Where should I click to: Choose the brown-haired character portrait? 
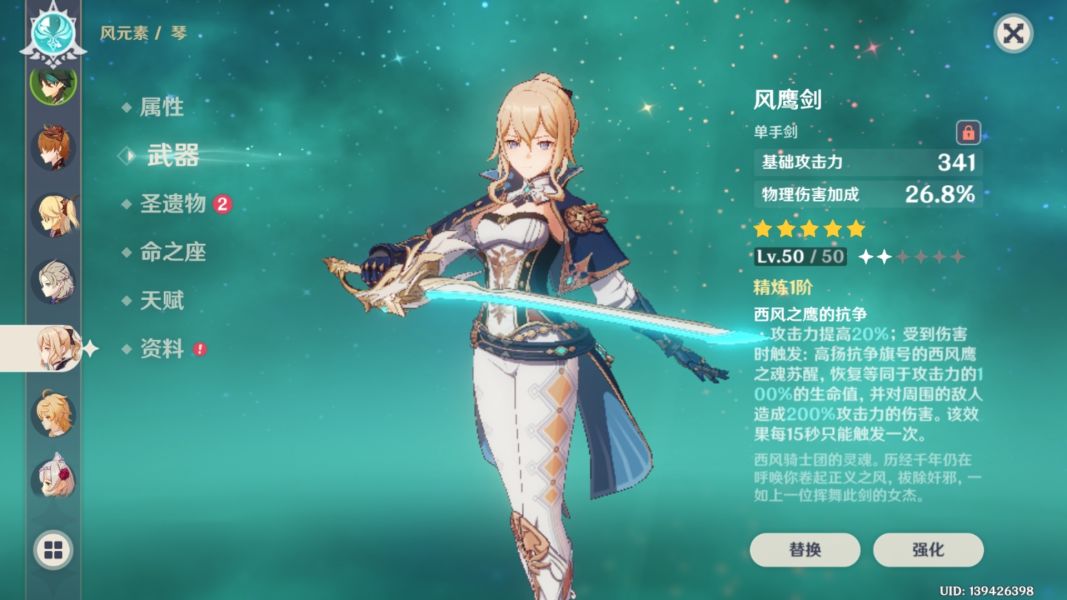coord(52,148)
